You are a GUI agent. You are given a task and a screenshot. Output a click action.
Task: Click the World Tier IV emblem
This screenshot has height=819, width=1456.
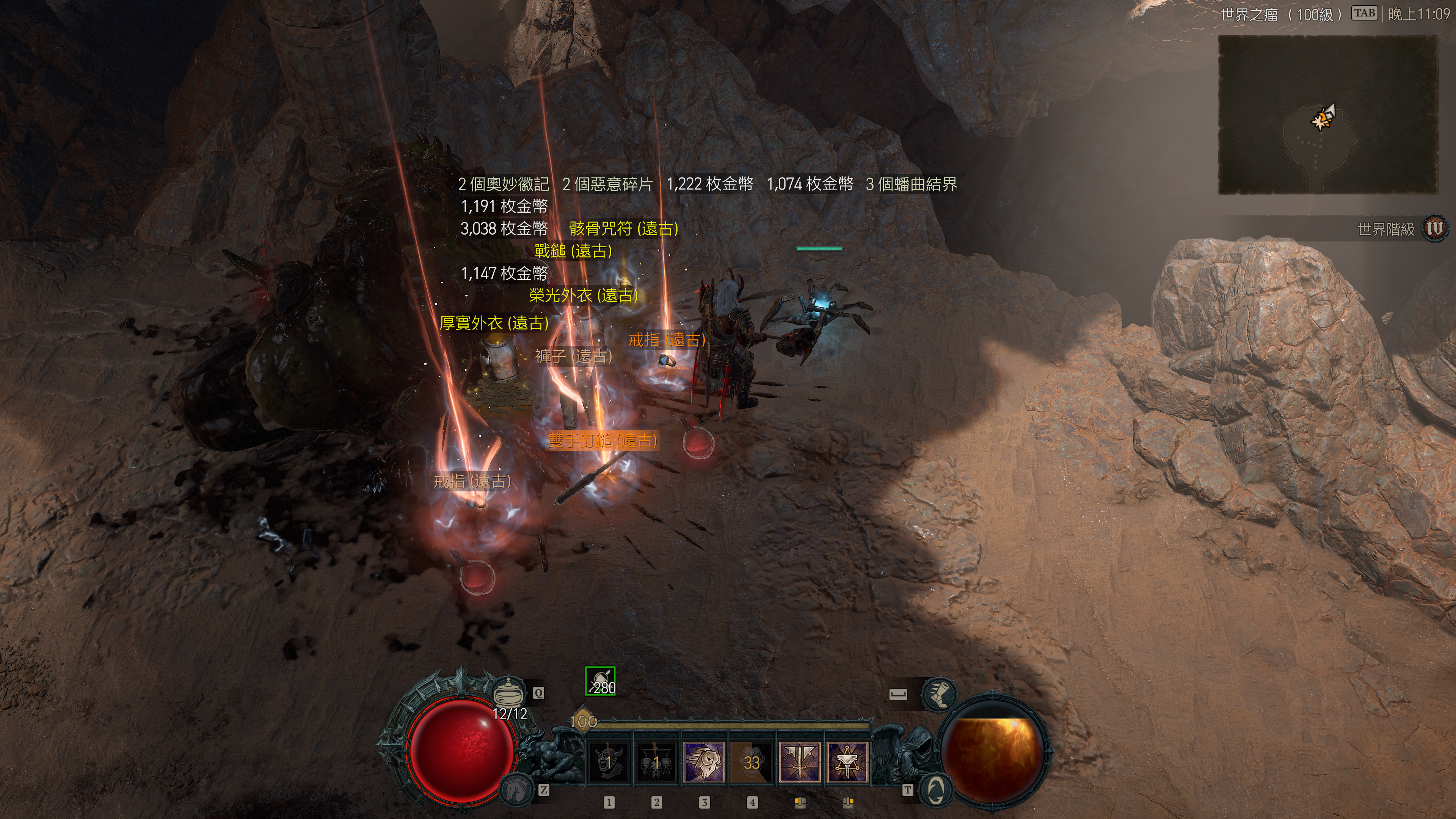point(1434,229)
